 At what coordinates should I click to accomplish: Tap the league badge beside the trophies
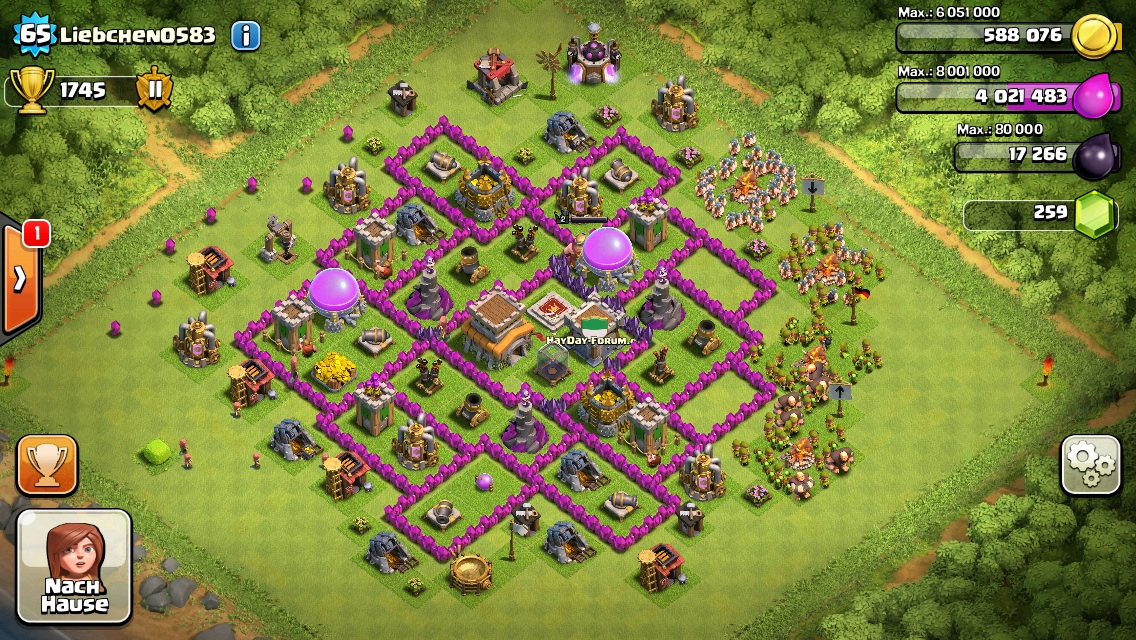(x=154, y=90)
